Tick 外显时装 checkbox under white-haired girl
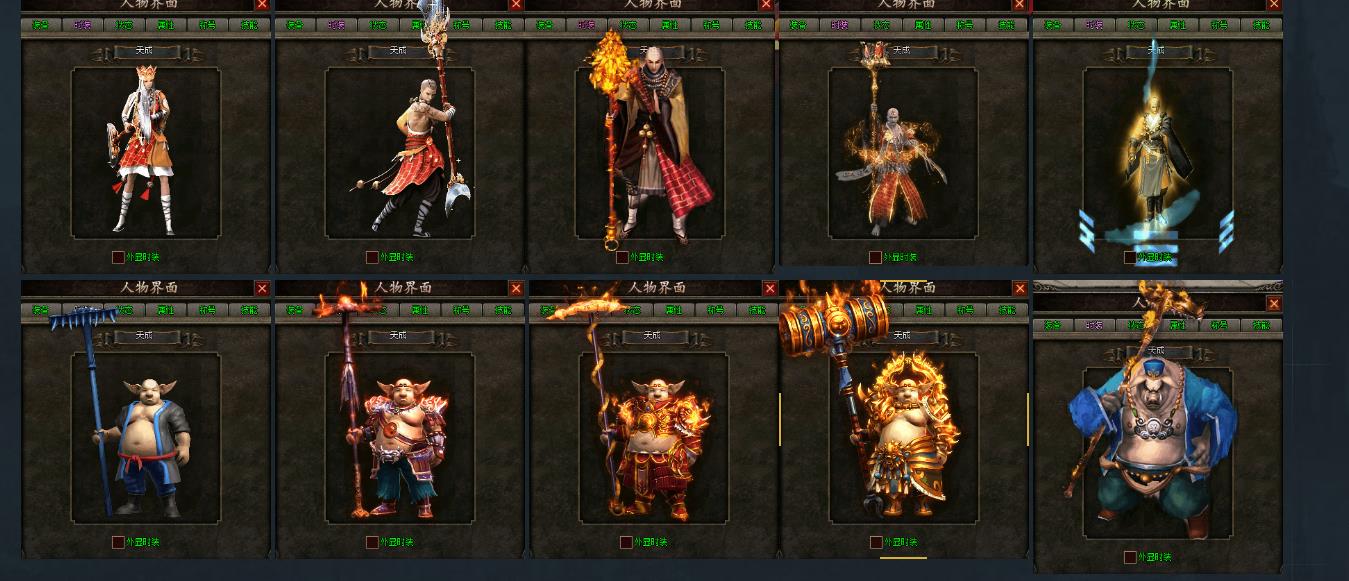1349x581 pixels. [118, 257]
